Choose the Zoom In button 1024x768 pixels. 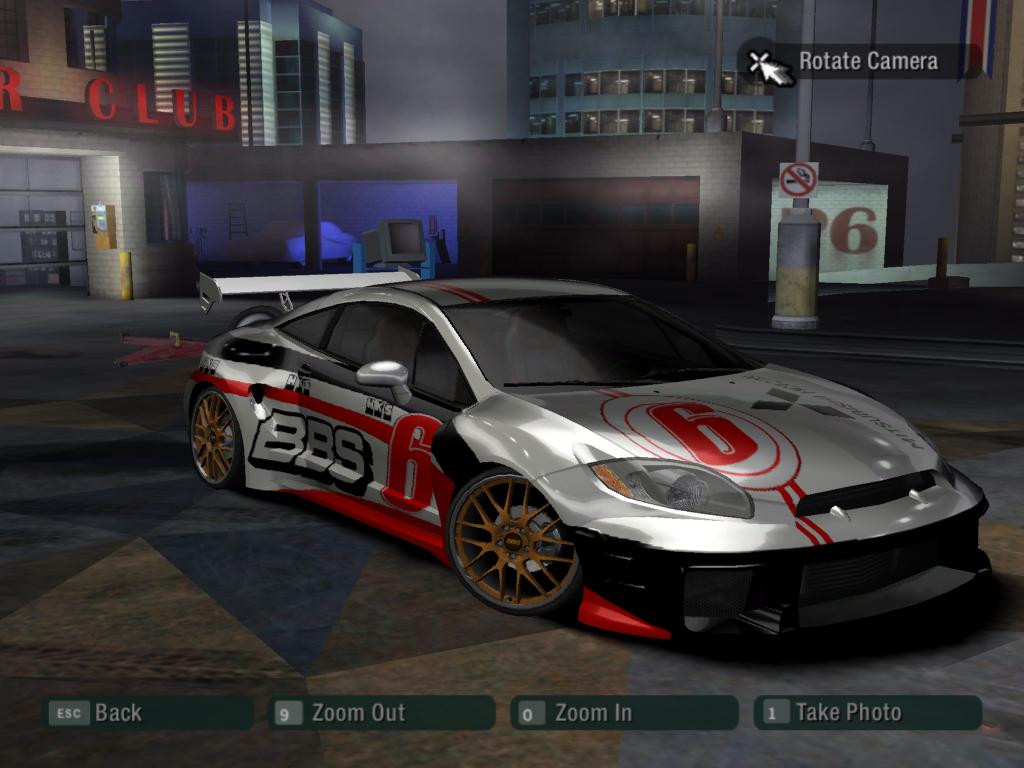(x=624, y=713)
